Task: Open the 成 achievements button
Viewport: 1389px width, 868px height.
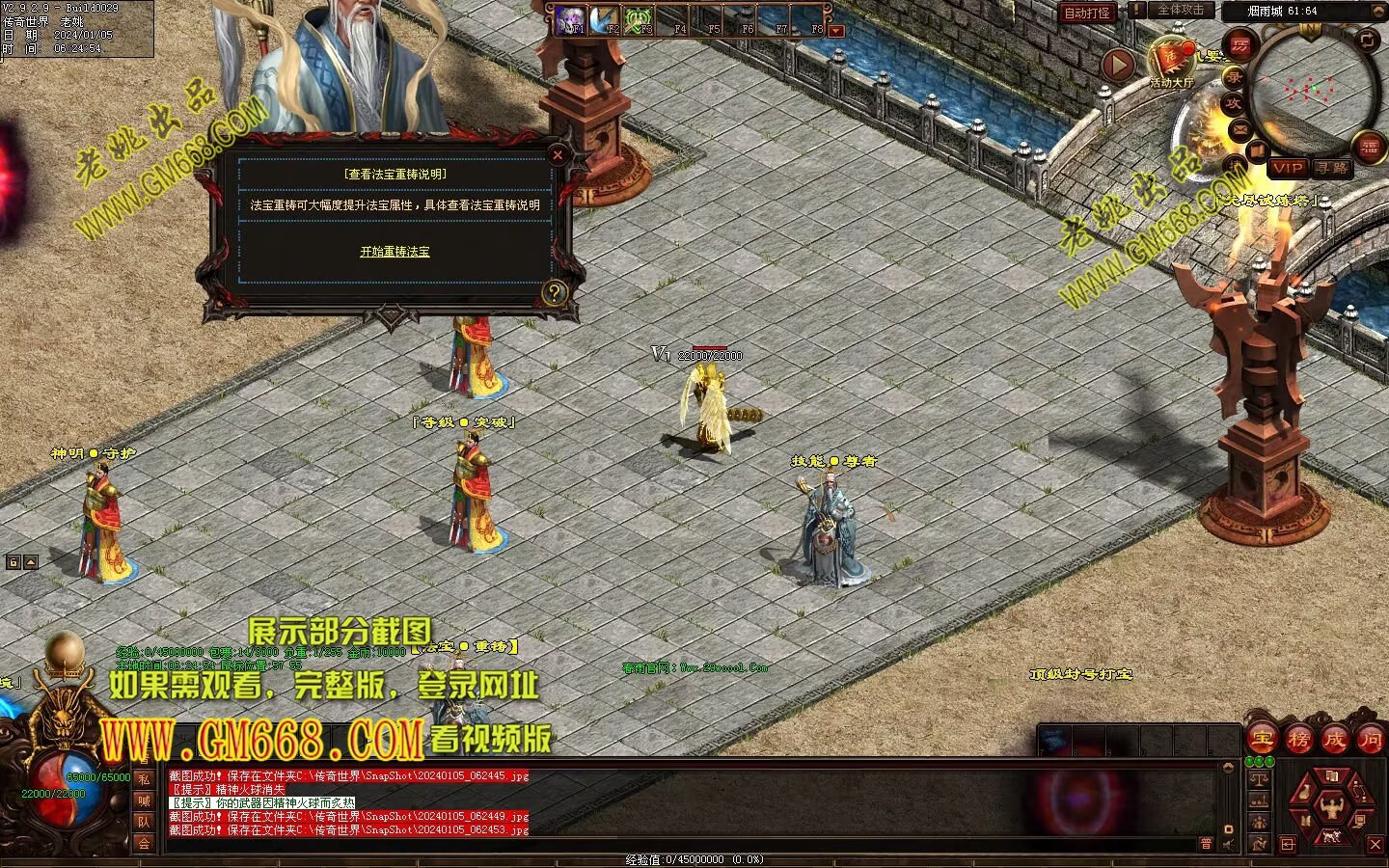Action: pyautogui.click(x=1335, y=740)
